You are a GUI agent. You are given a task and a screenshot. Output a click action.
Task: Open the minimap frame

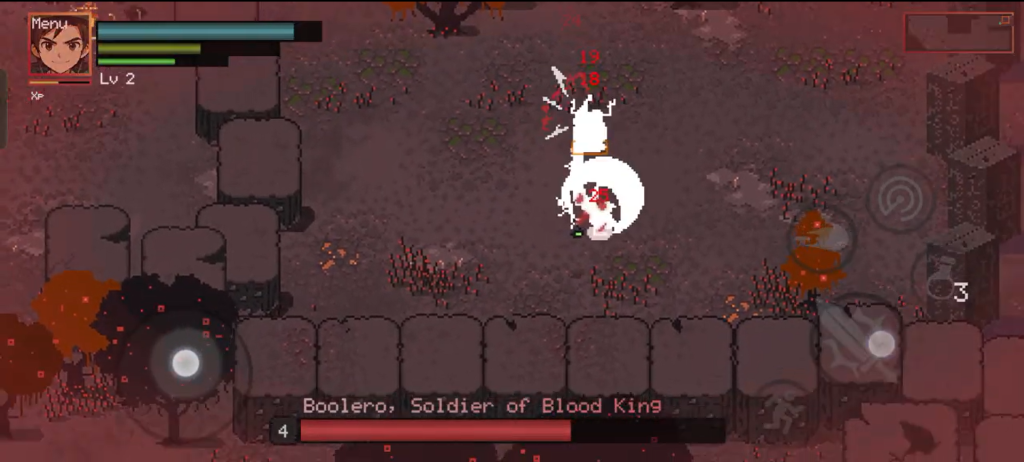click(958, 33)
